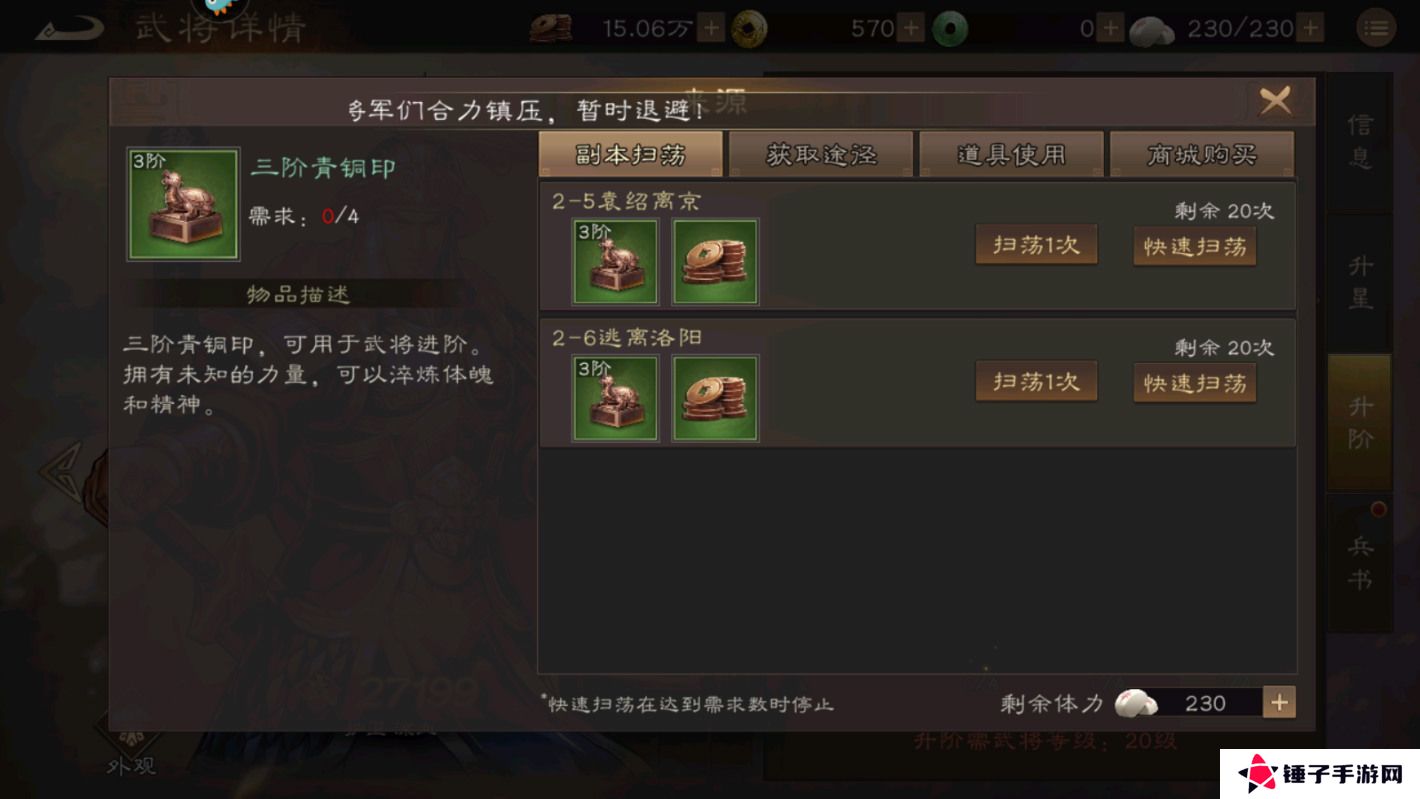Tap the coin reward icon under 2-6逃离洛阳
Image resolution: width=1420 pixels, height=799 pixels.
[715, 397]
